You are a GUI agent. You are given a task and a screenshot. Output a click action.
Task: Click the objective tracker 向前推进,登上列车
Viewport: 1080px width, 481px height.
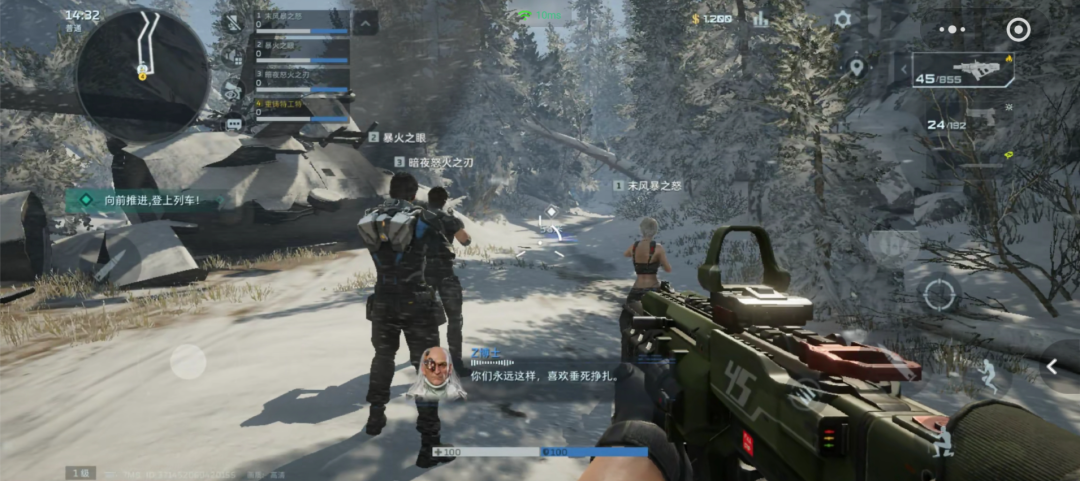coord(150,201)
